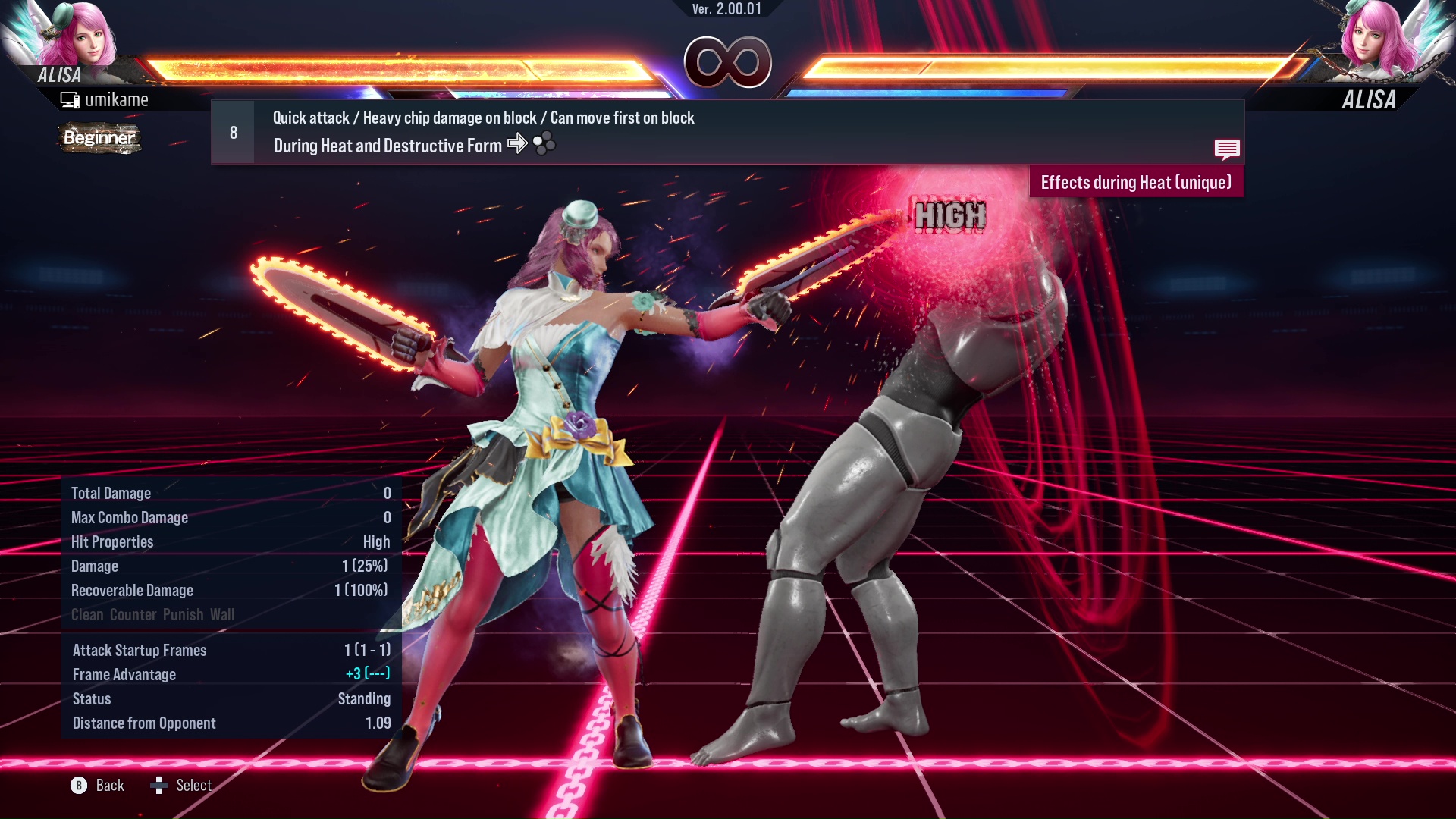Click the infinity round timer symbol
This screenshot has height=819, width=1456.
(727, 62)
